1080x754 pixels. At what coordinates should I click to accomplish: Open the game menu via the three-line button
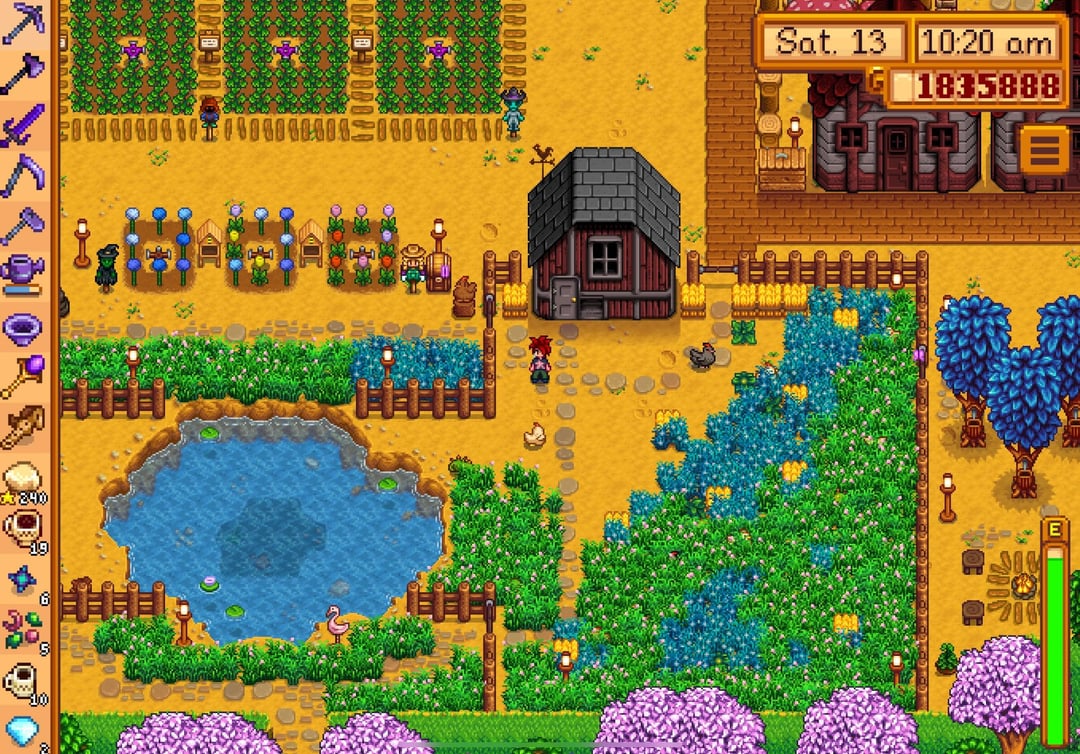pos(1043,150)
